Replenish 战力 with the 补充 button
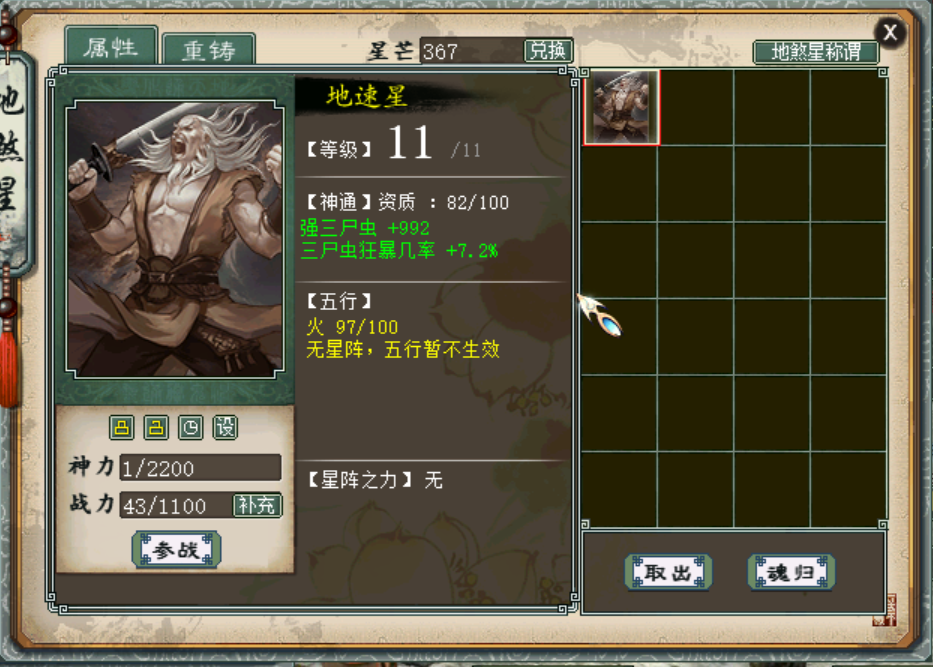Screen dimensions: 933x667 click(x=257, y=505)
